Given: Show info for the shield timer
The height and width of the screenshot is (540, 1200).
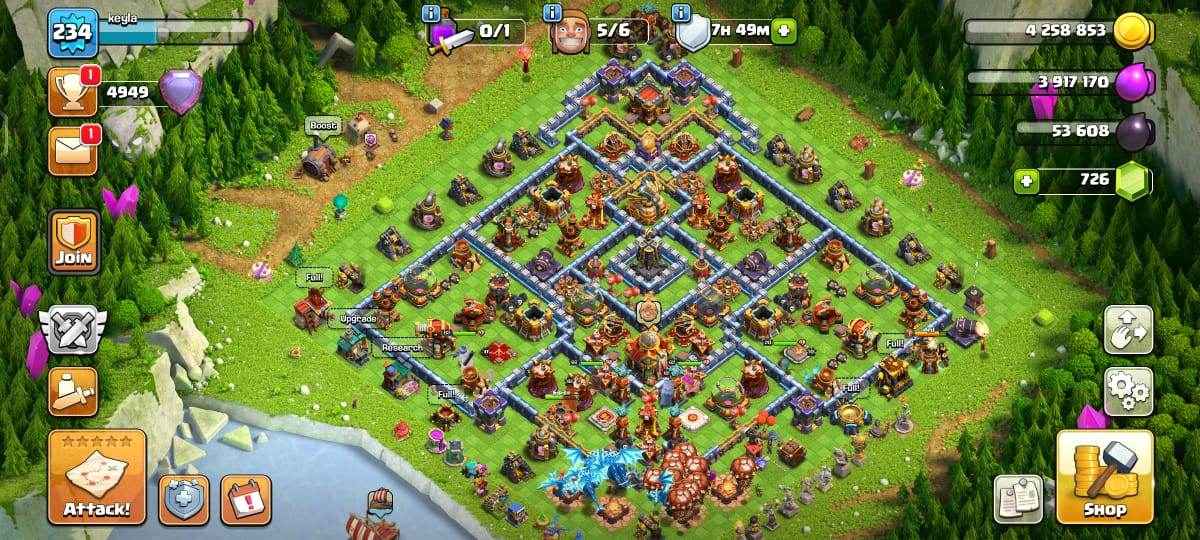Looking at the screenshot, I should (x=682, y=13).
